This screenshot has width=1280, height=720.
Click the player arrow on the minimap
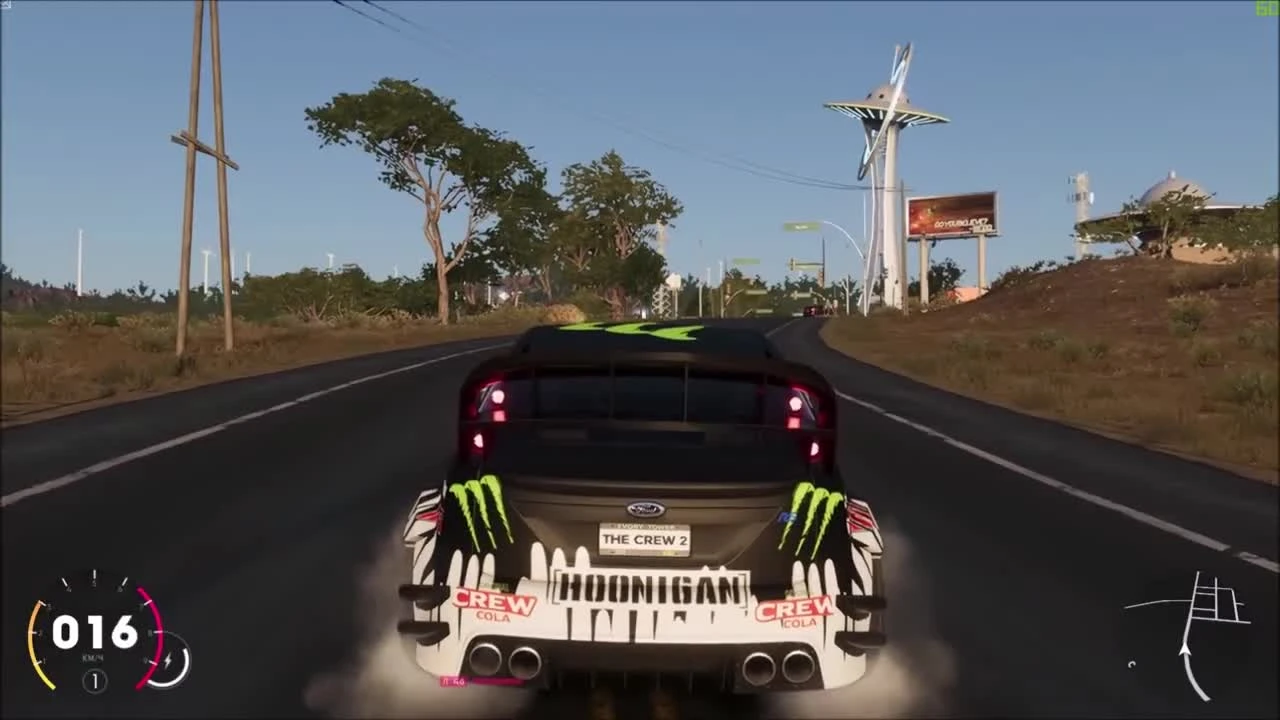click(x=1184, y=651)
